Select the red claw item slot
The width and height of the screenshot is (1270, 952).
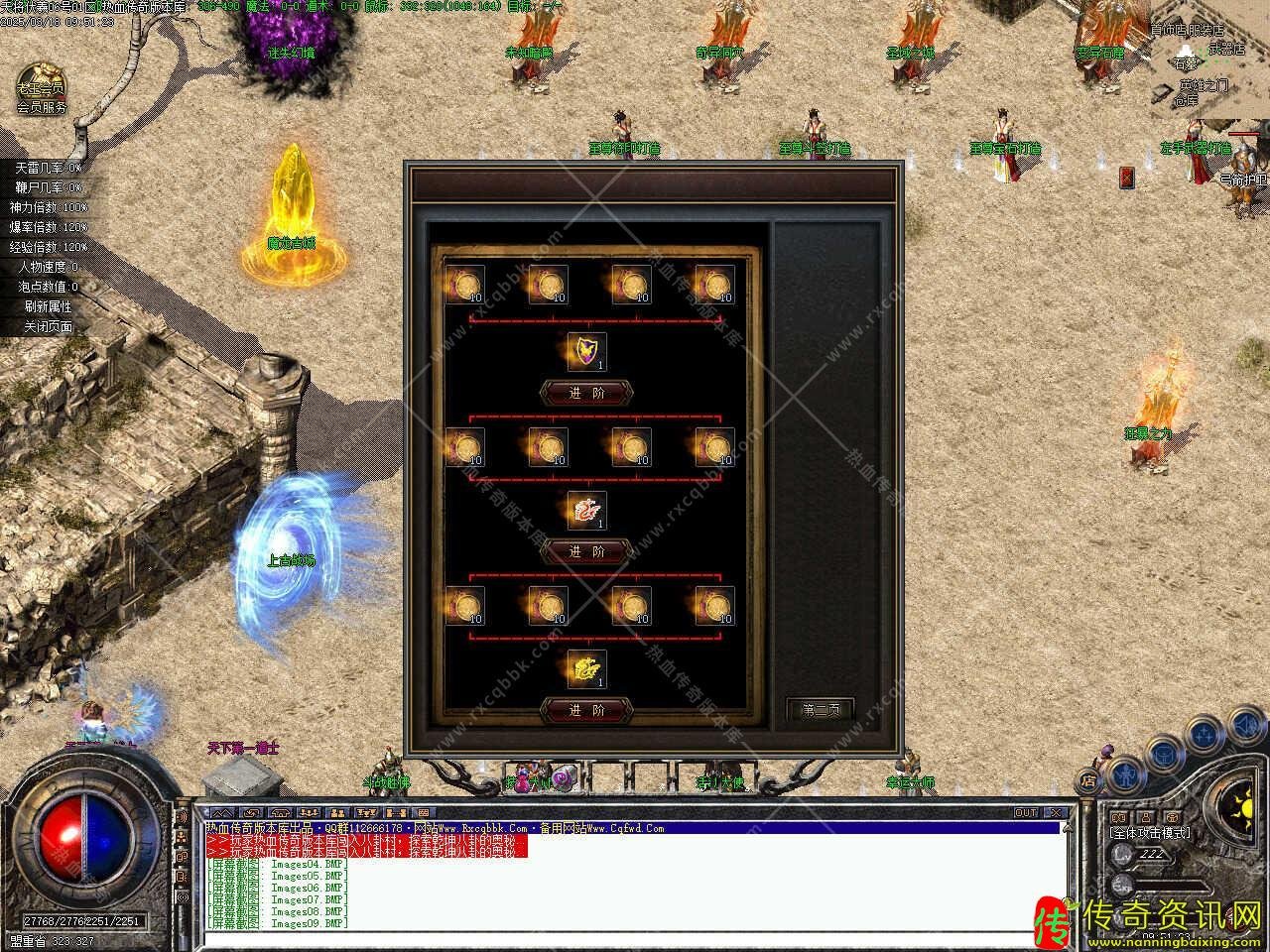tap(586, 511)
